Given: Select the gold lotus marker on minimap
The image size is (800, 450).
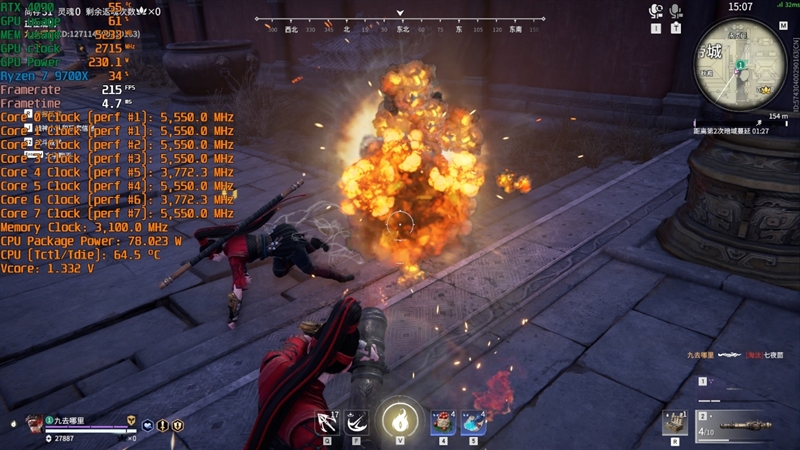Looking at the screenshot, I should (x=765, y=89).
